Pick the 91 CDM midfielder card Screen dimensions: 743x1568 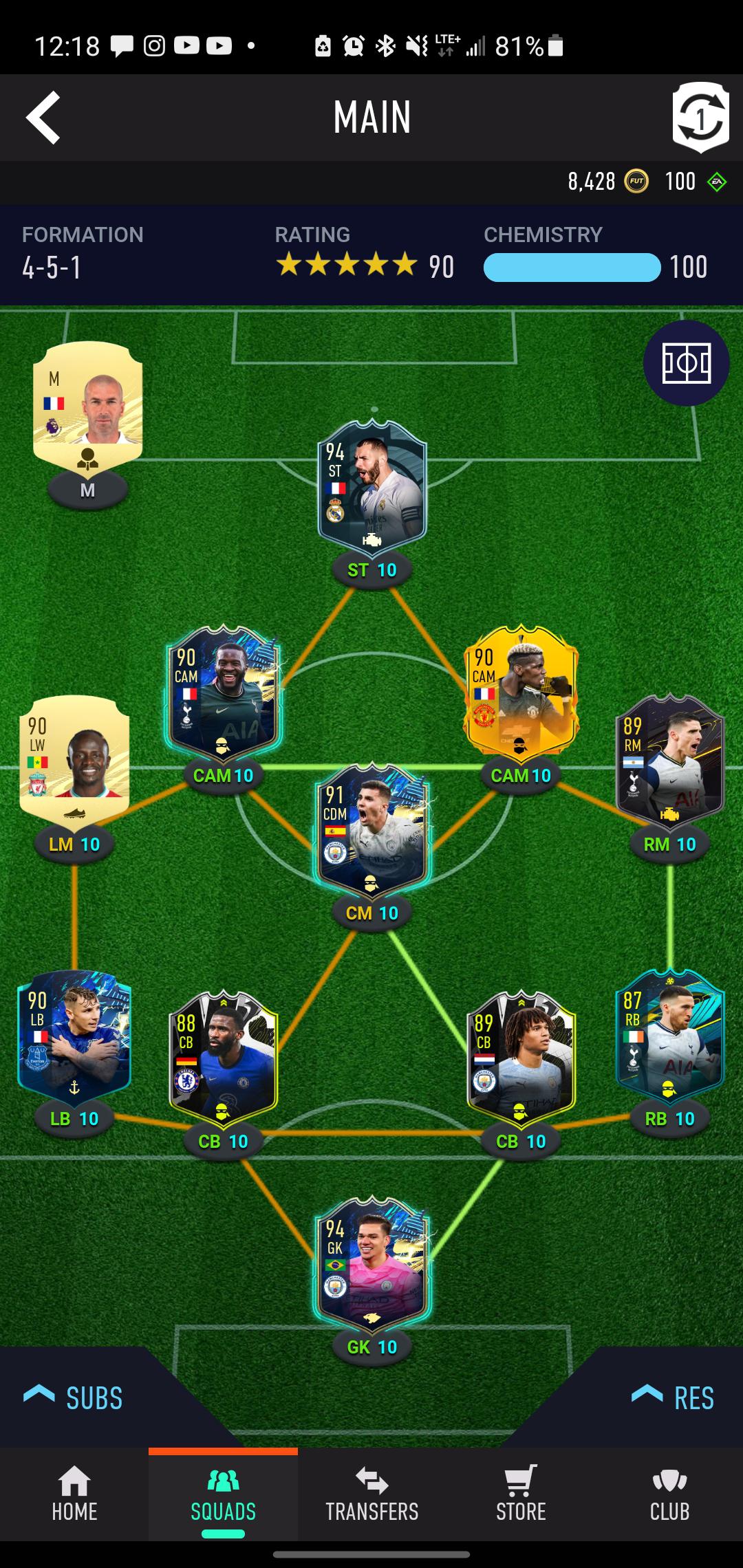[x=372, y=830]
